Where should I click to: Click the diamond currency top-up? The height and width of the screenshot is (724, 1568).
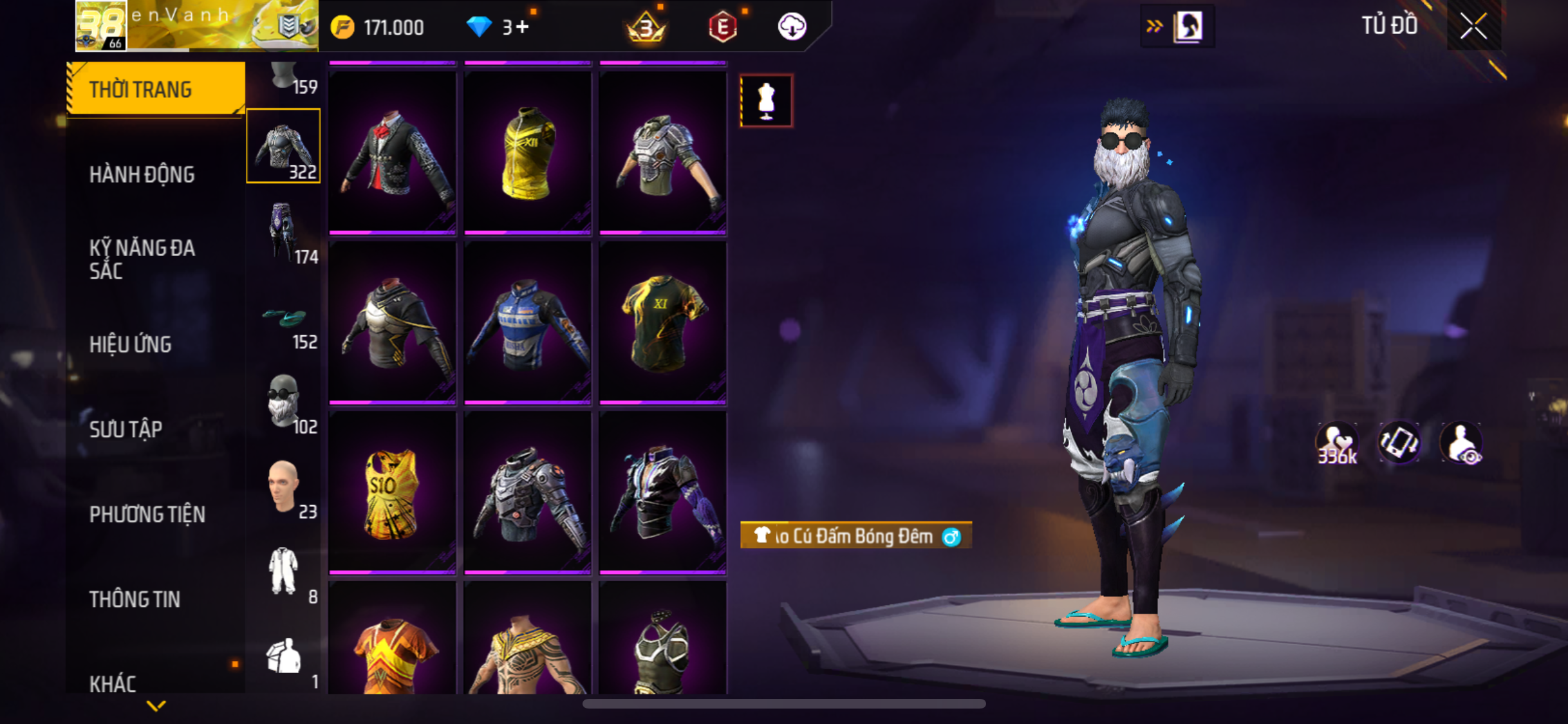(x=498, y=27)
